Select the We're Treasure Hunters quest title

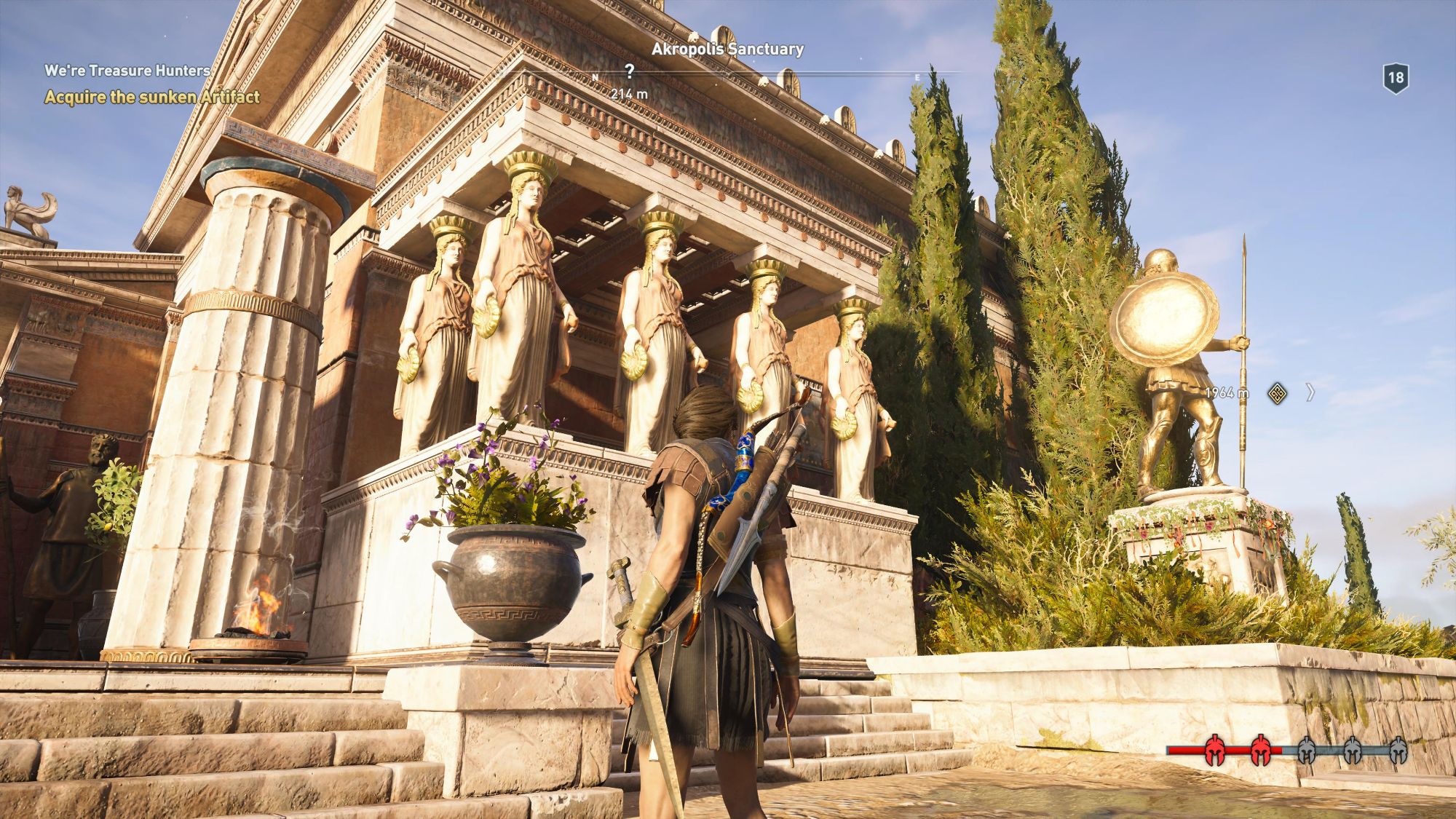pyautogui.click(x=127, y=71)
